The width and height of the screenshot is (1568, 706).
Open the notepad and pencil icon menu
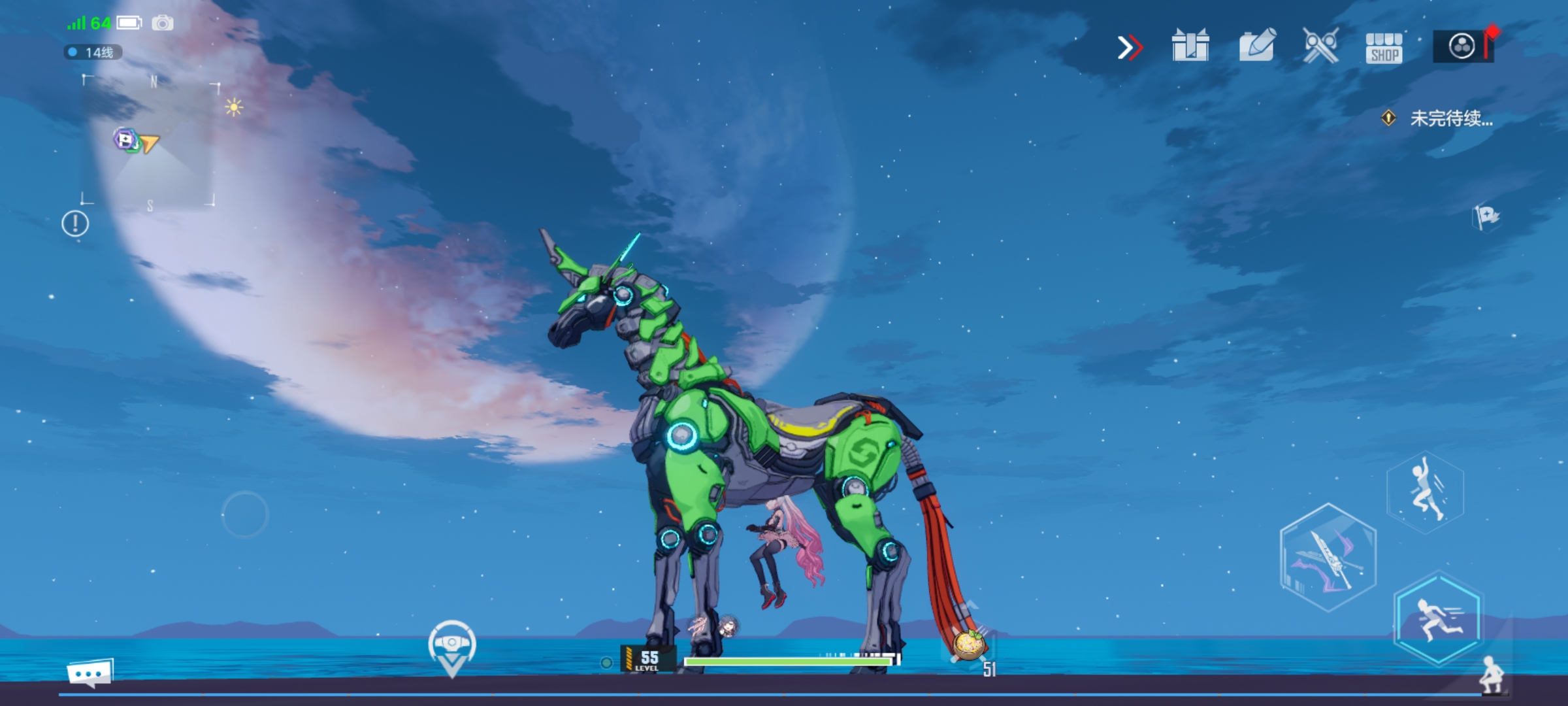(x=1257, y=46)
